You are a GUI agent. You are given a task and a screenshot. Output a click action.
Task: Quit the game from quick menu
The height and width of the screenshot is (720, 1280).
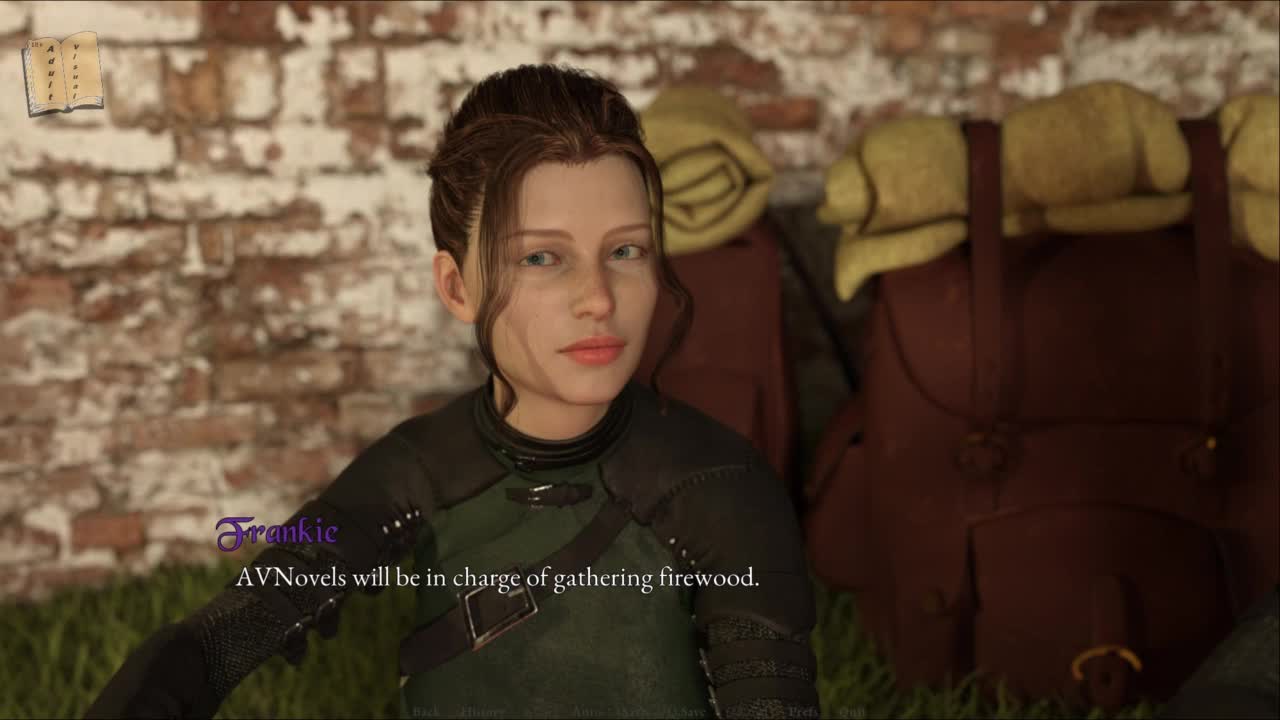pos(852,712)
